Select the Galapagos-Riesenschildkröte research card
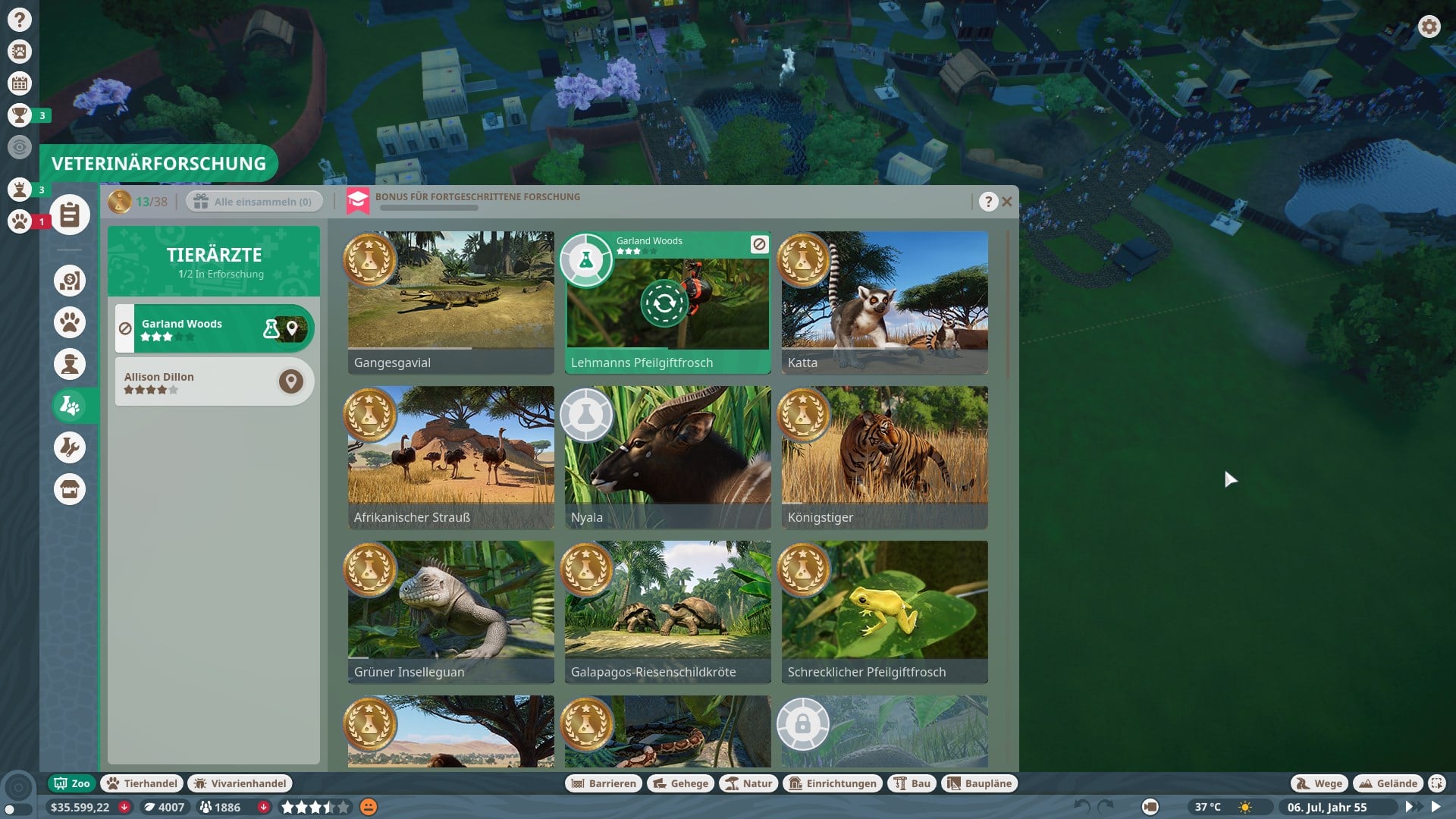 click(667, 611)
